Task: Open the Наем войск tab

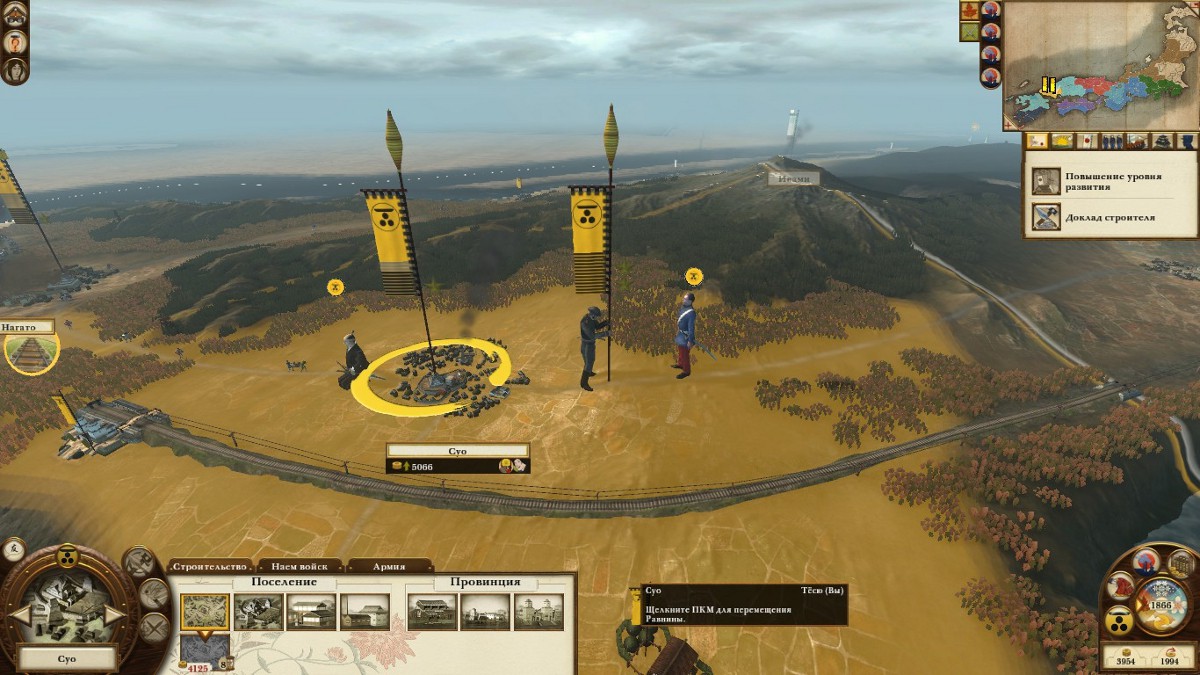Action: click(299, 566)
